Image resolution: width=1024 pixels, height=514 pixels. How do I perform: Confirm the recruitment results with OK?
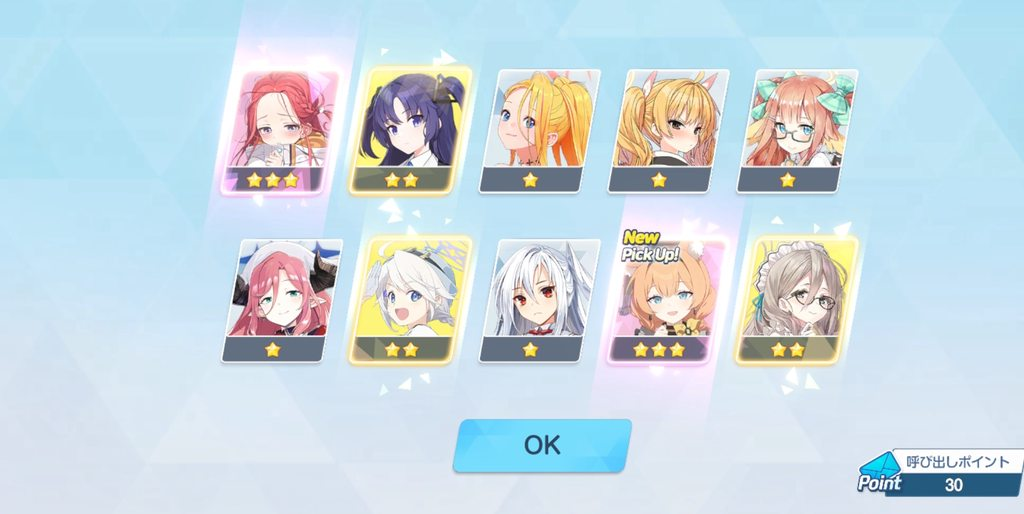542,445
